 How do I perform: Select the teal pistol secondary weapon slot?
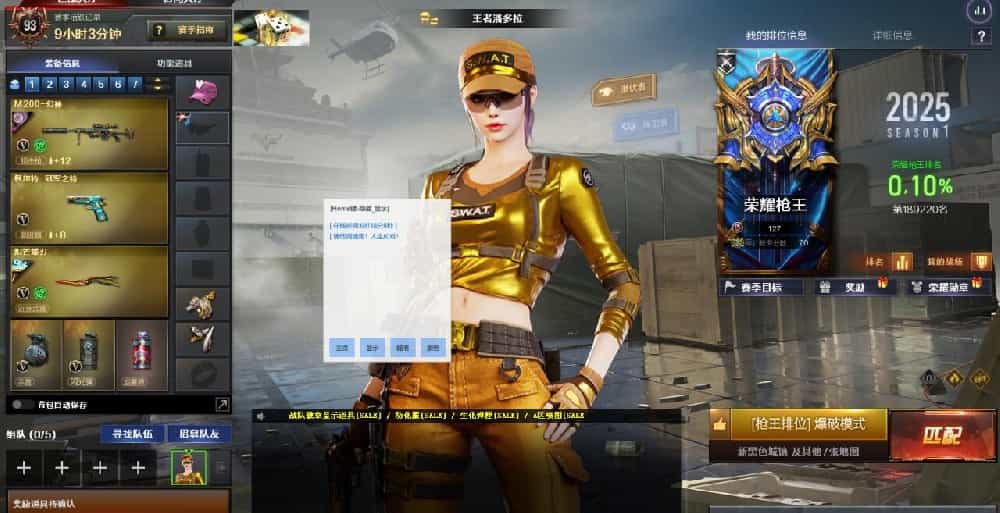click(x=90, y=207)
